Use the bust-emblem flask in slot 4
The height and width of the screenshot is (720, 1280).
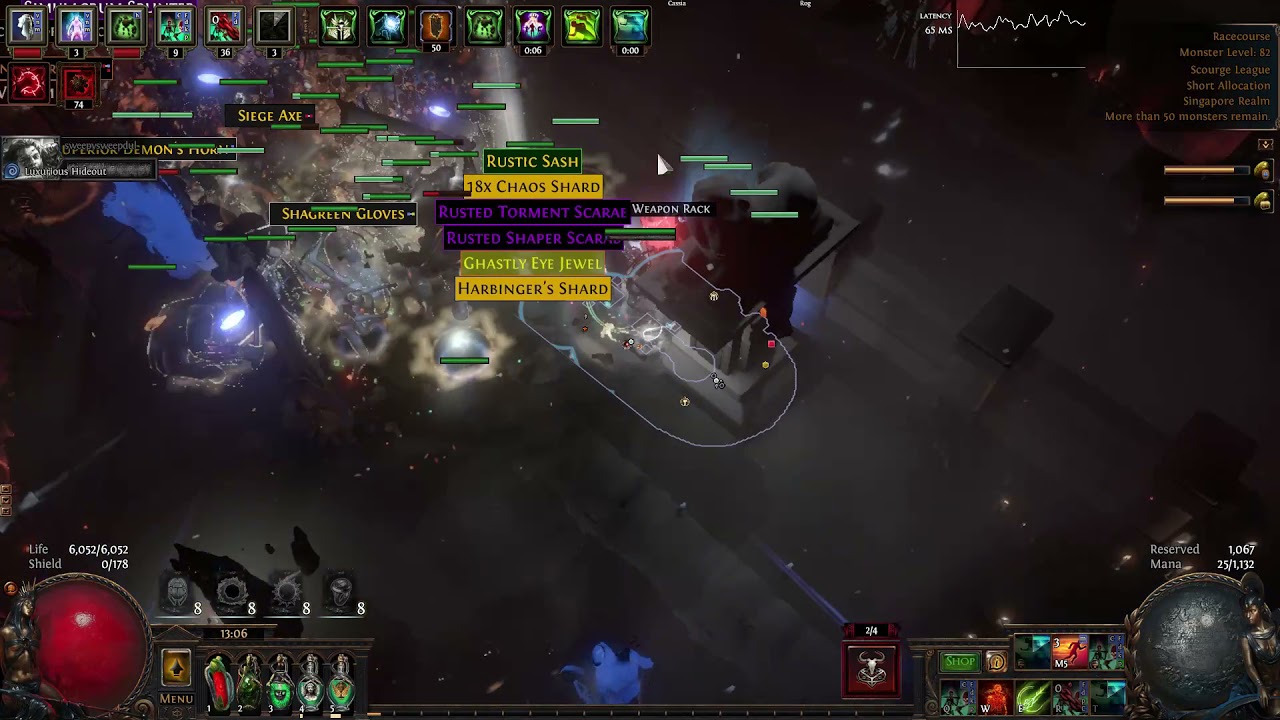(311, 682)
